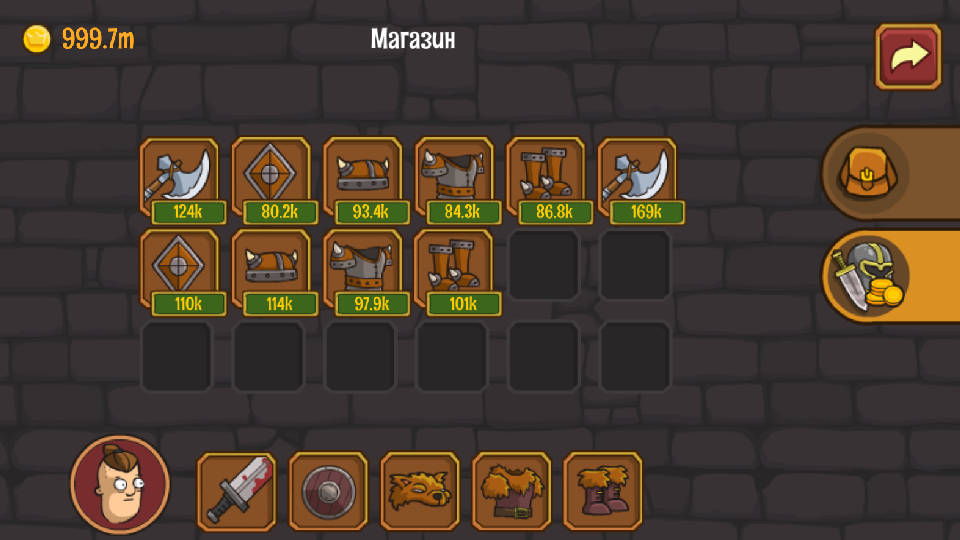
Task: Buy the axe priced 124k
Action: click(179, 176)
